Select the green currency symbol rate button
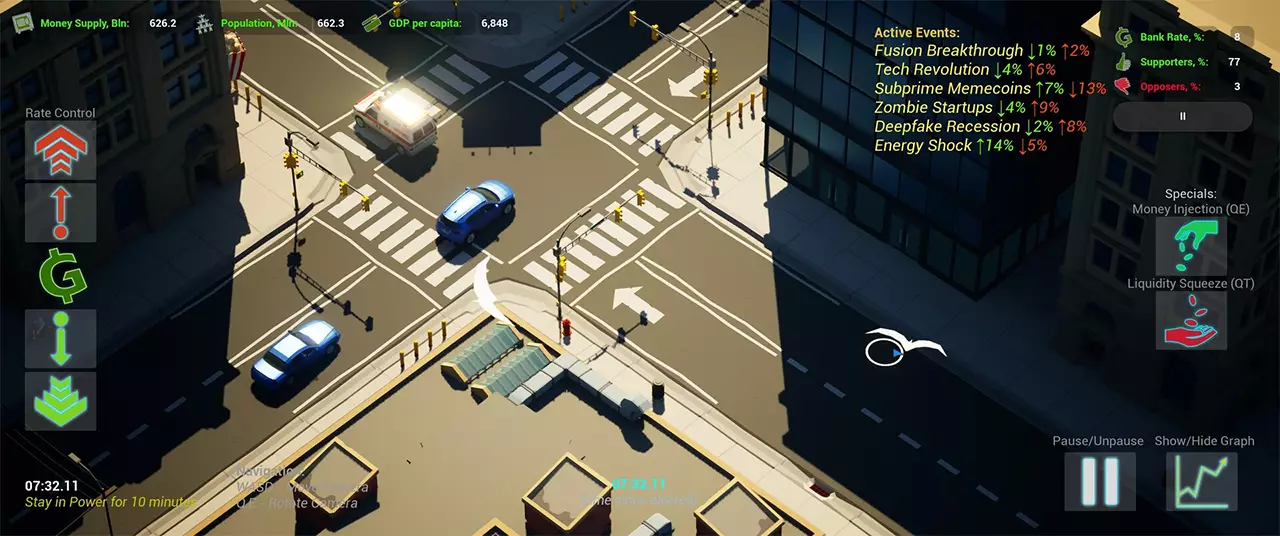1280x536 pixels. click(60, 275)
